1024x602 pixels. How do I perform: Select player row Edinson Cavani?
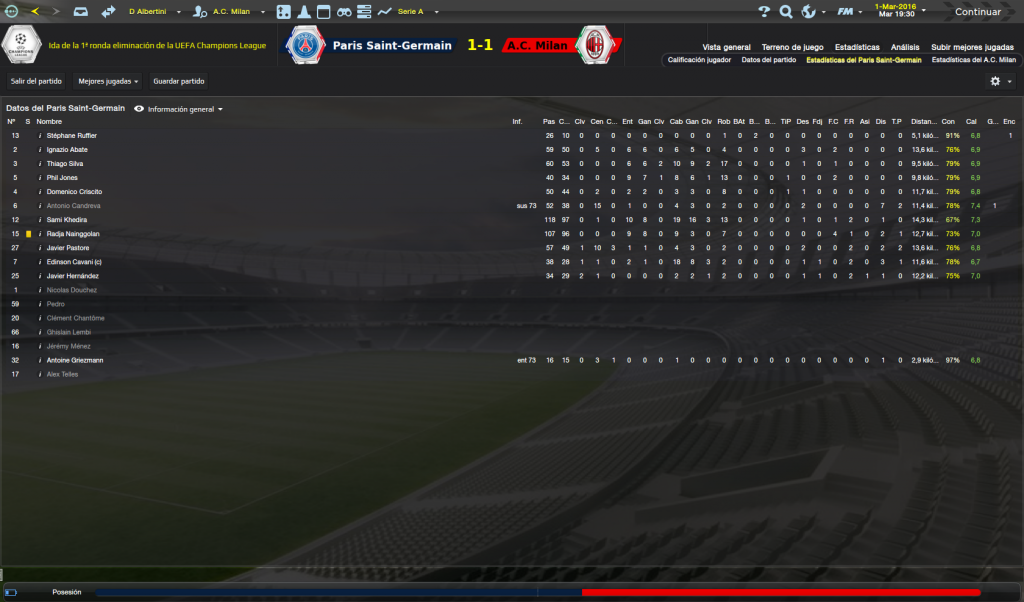pos(74,261)
